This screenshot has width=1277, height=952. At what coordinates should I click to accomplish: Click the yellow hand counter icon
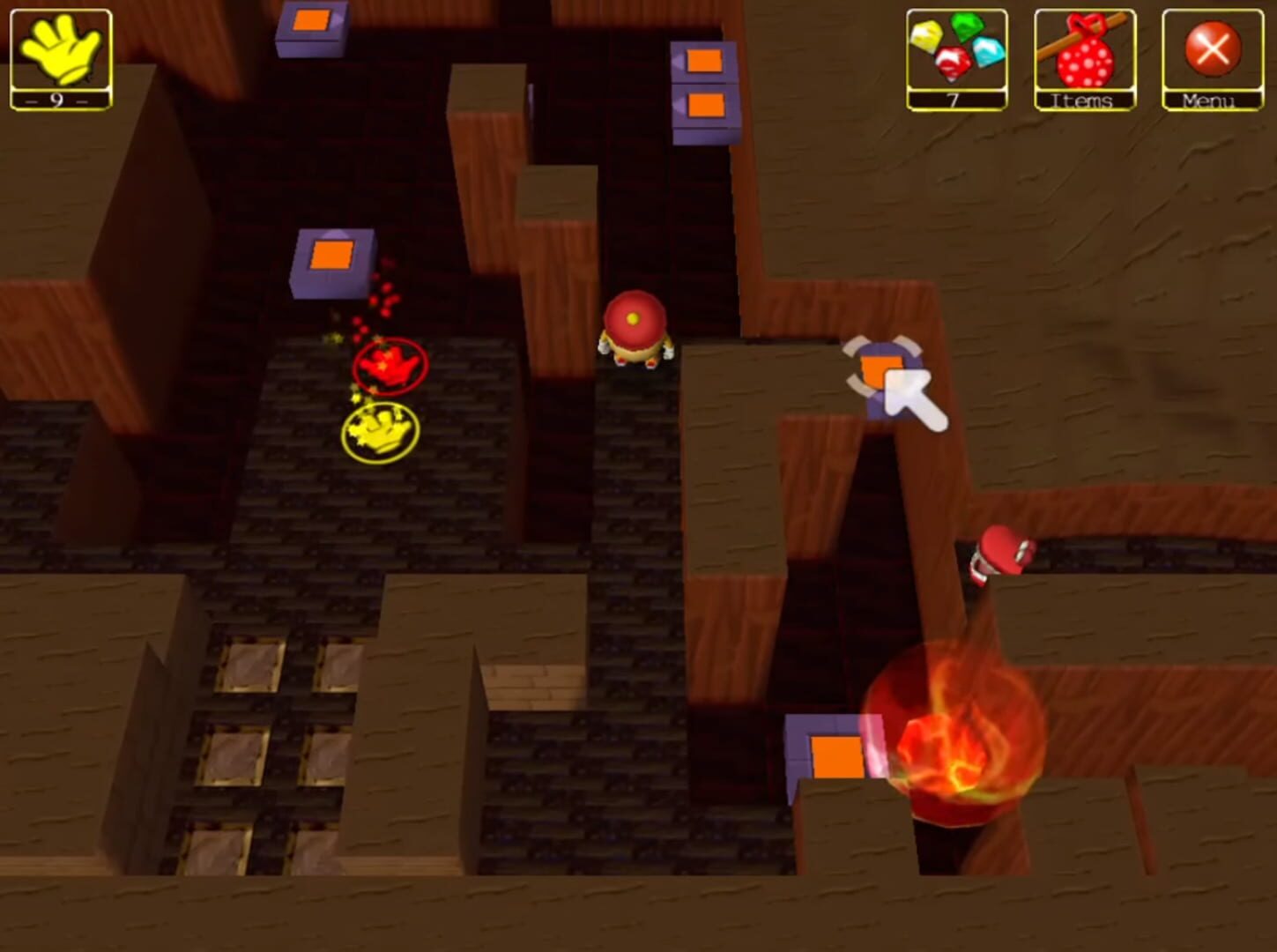pyautogui.click(x=60, y=53)
